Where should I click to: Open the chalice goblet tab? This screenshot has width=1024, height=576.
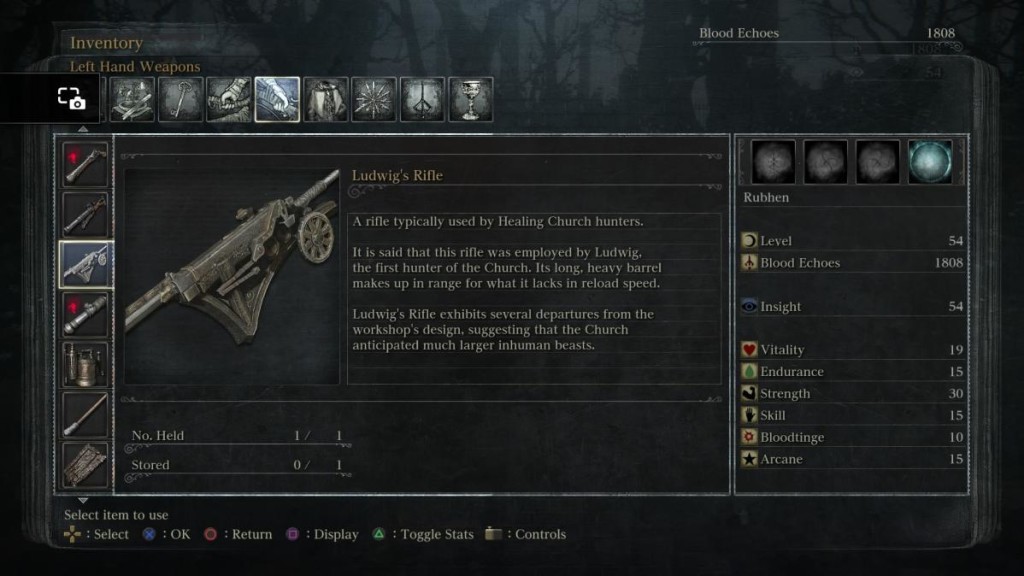coord(471,99)
